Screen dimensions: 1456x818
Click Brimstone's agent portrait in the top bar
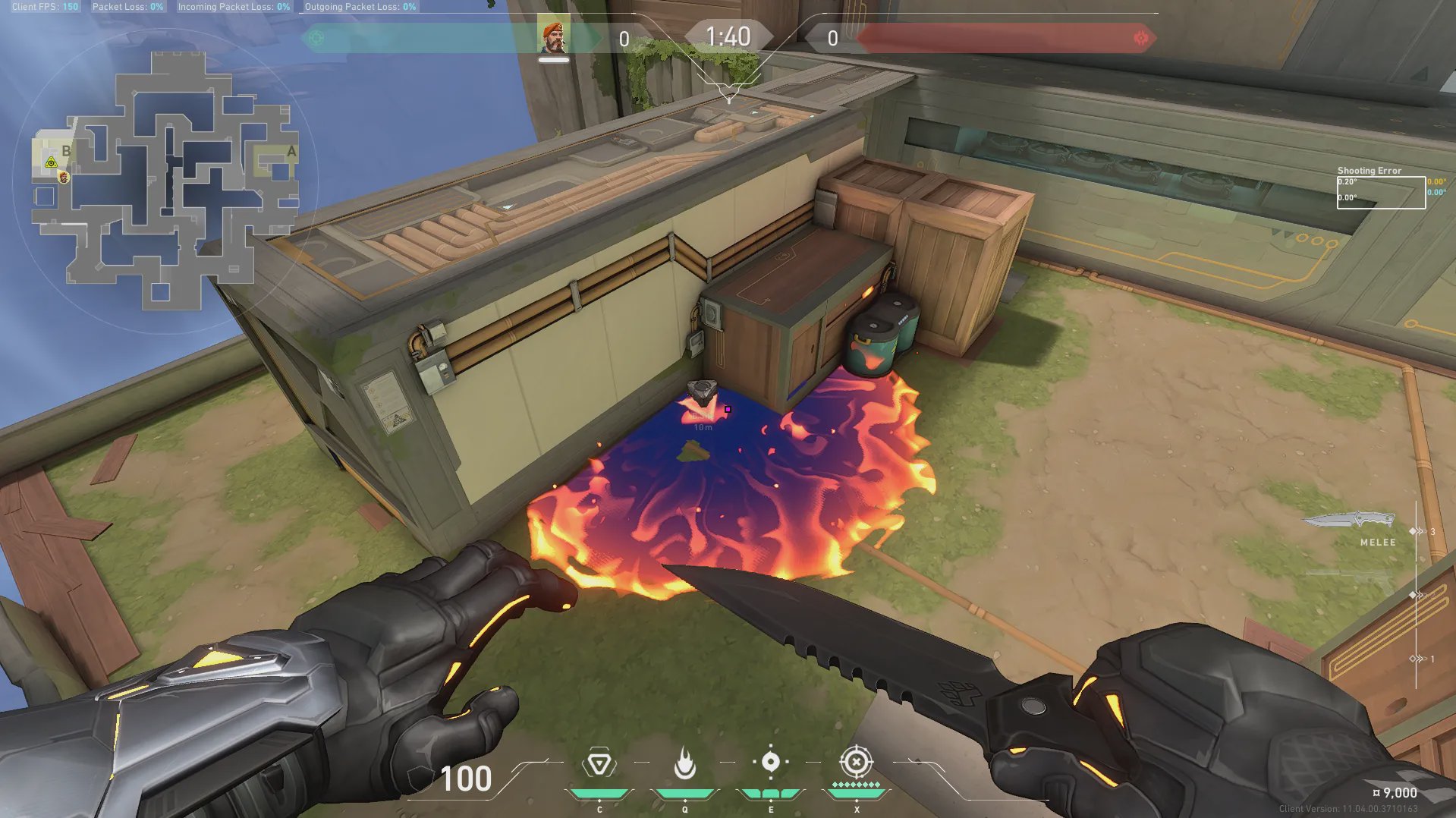click(x=553, y=37)
